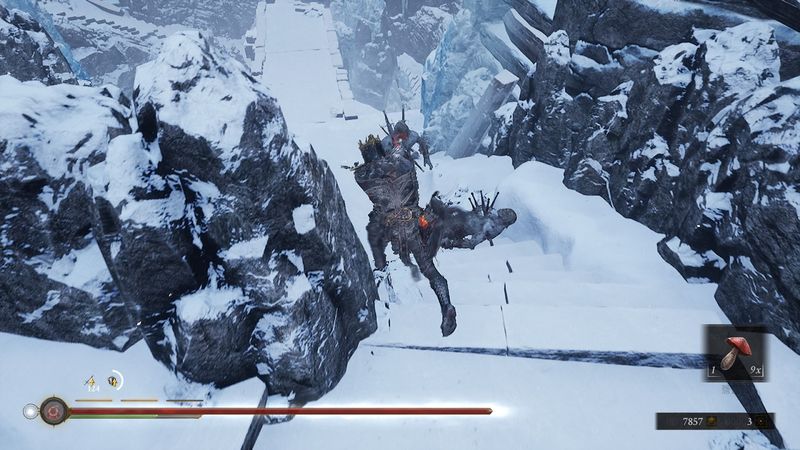
Task: Click the white orb left of the shell emblem
Action: pos(30,410)
